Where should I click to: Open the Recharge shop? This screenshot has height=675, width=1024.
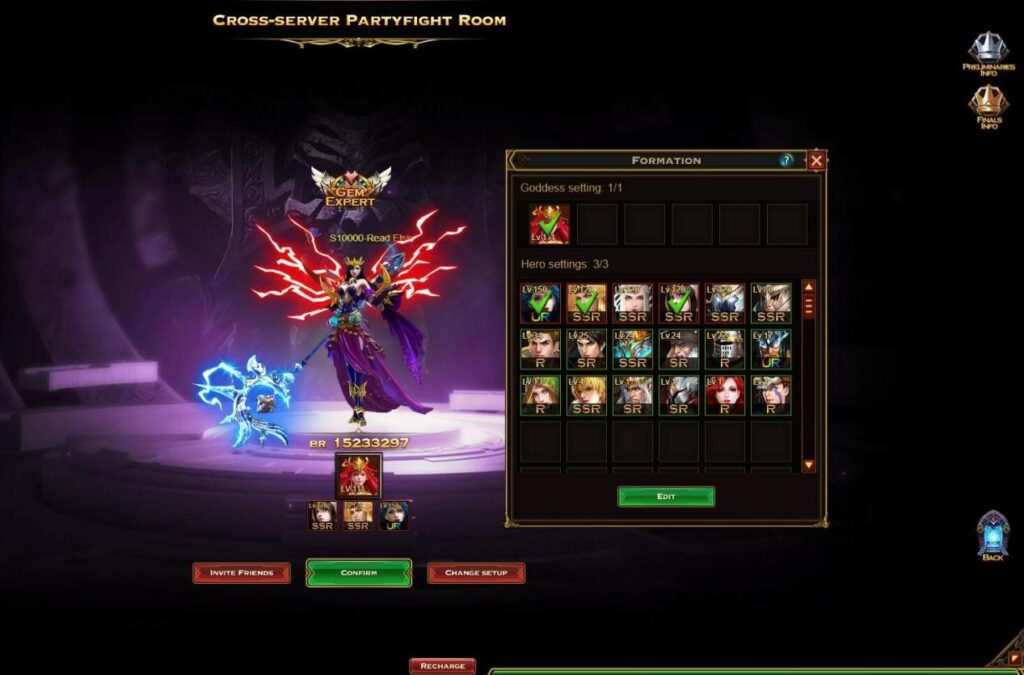tap(442, 666)
